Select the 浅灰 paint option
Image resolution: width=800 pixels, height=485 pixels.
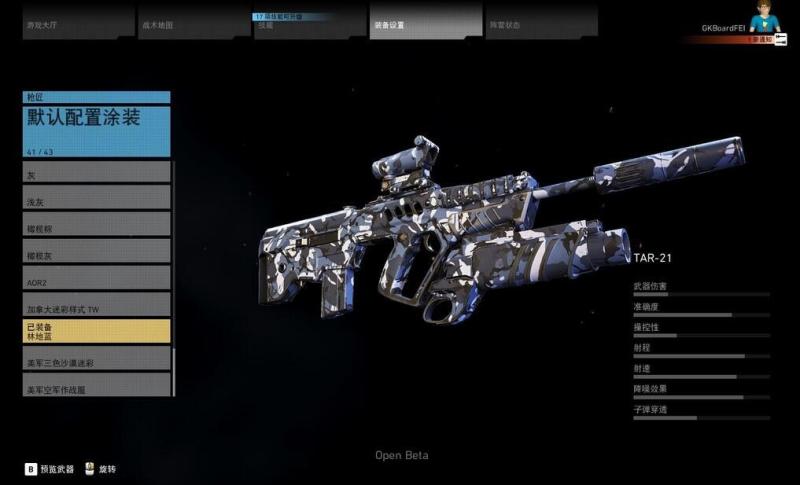(x=97, y=199)
